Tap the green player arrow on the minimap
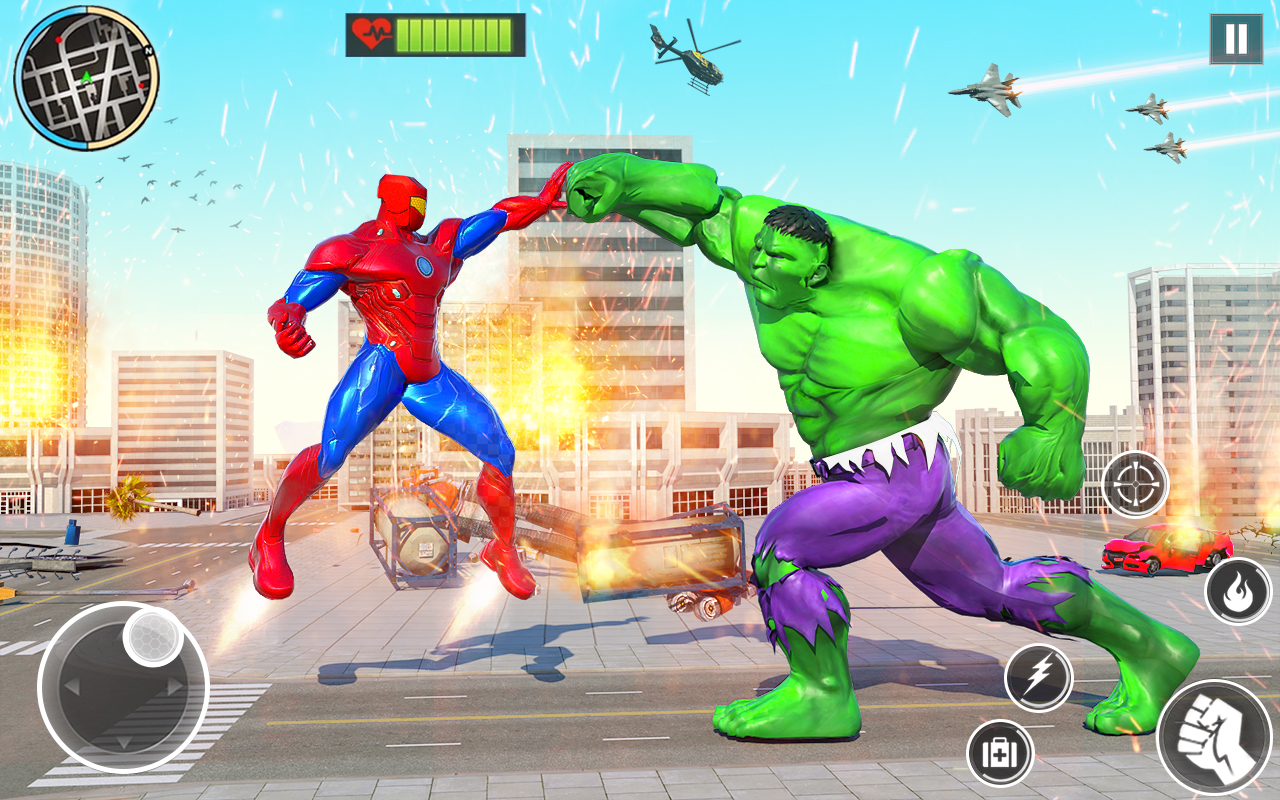1280x800 pixels. (x=86, y=77)
